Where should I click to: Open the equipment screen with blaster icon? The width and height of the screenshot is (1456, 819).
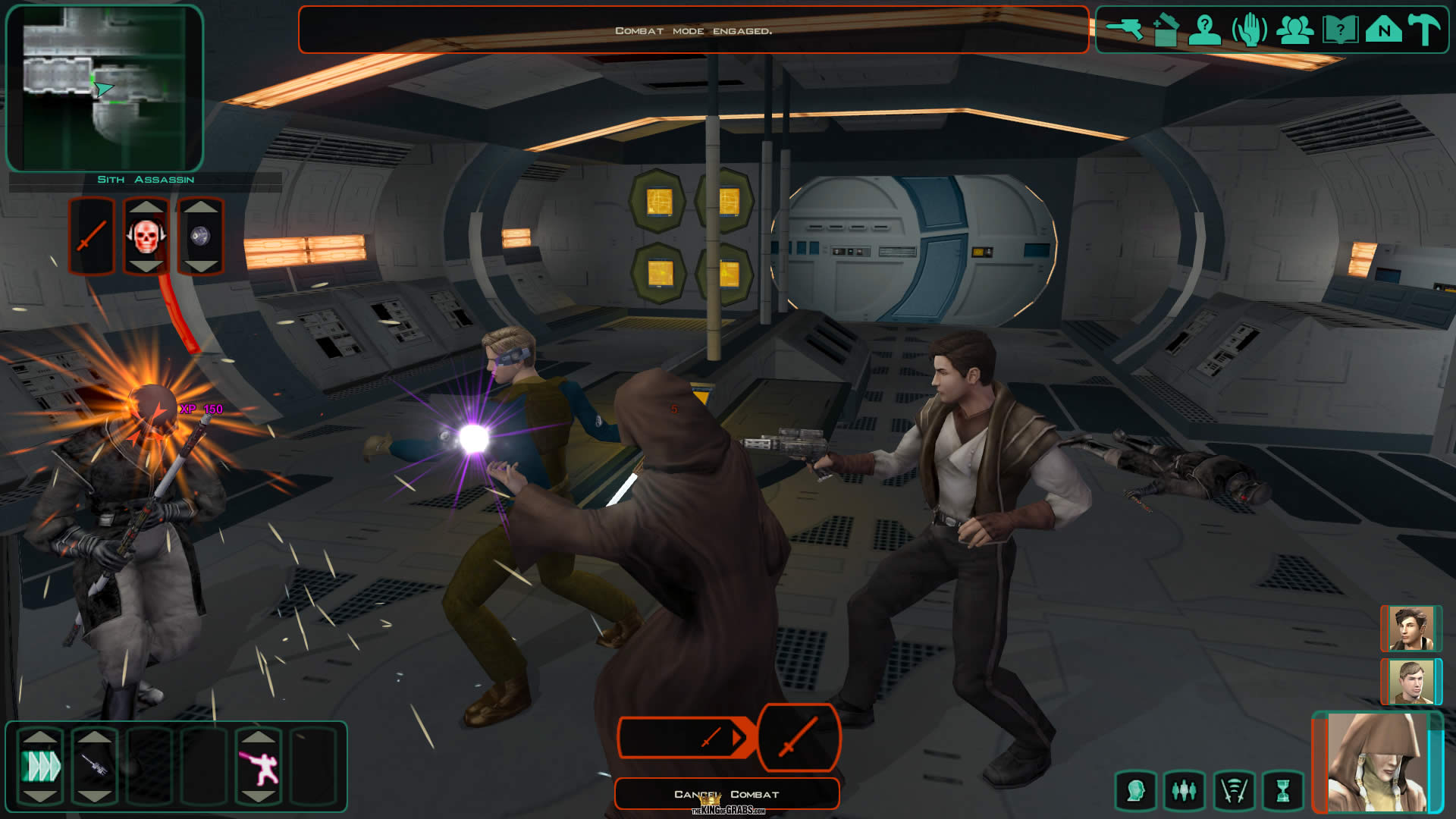(x=1124, y=30)
